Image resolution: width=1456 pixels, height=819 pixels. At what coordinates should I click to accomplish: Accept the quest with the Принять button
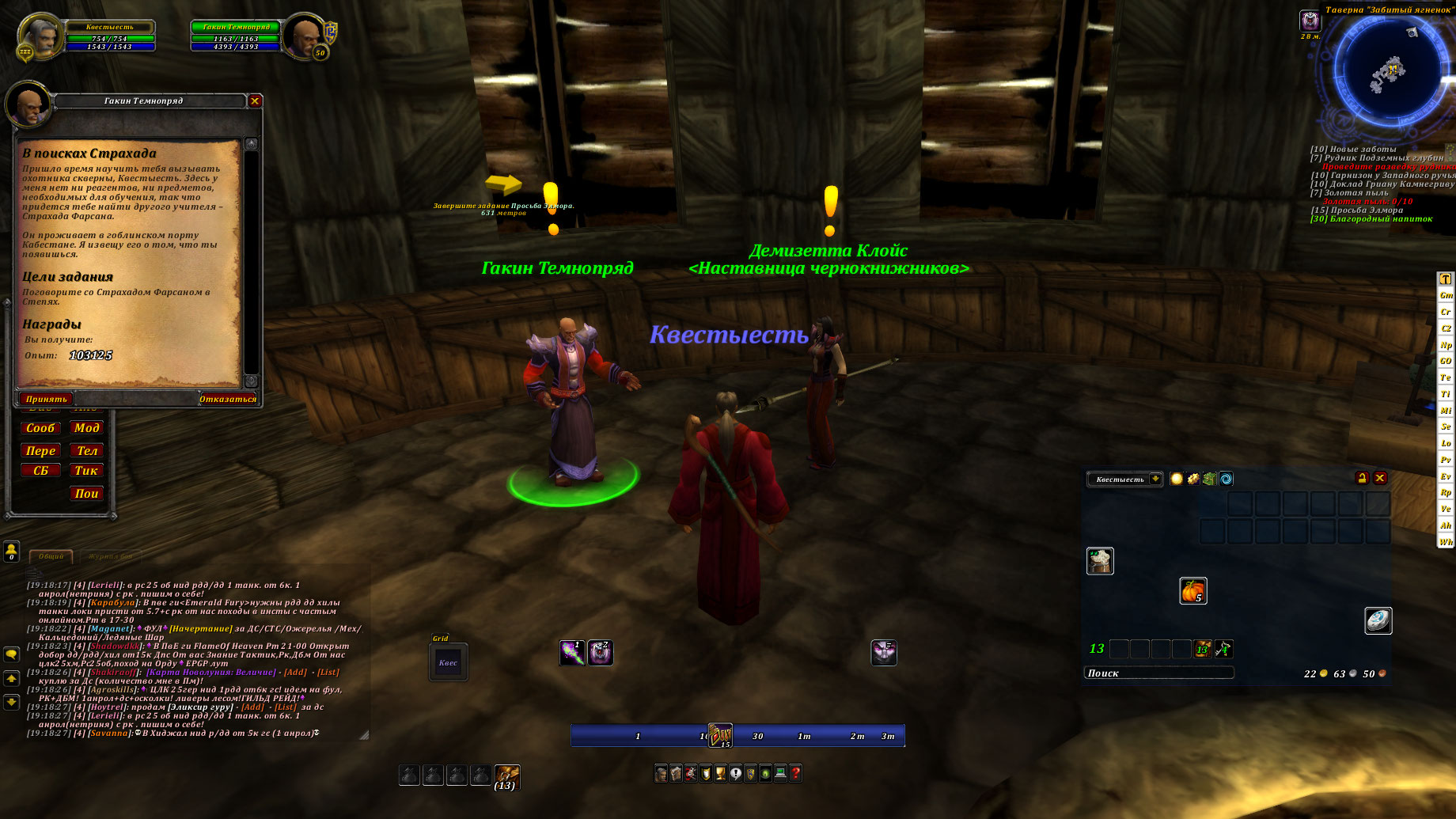click(46, 399)
